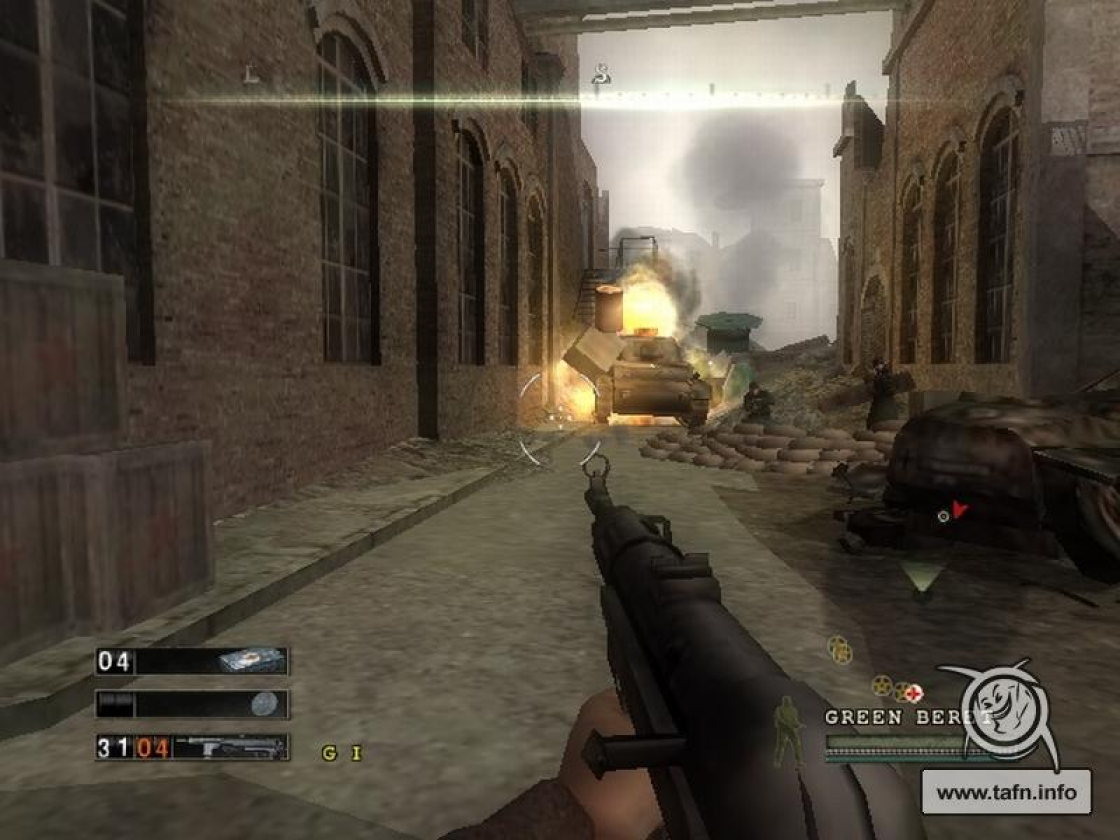Click the red cross medkit icon

pyautogui.click(x=914, y=693)
